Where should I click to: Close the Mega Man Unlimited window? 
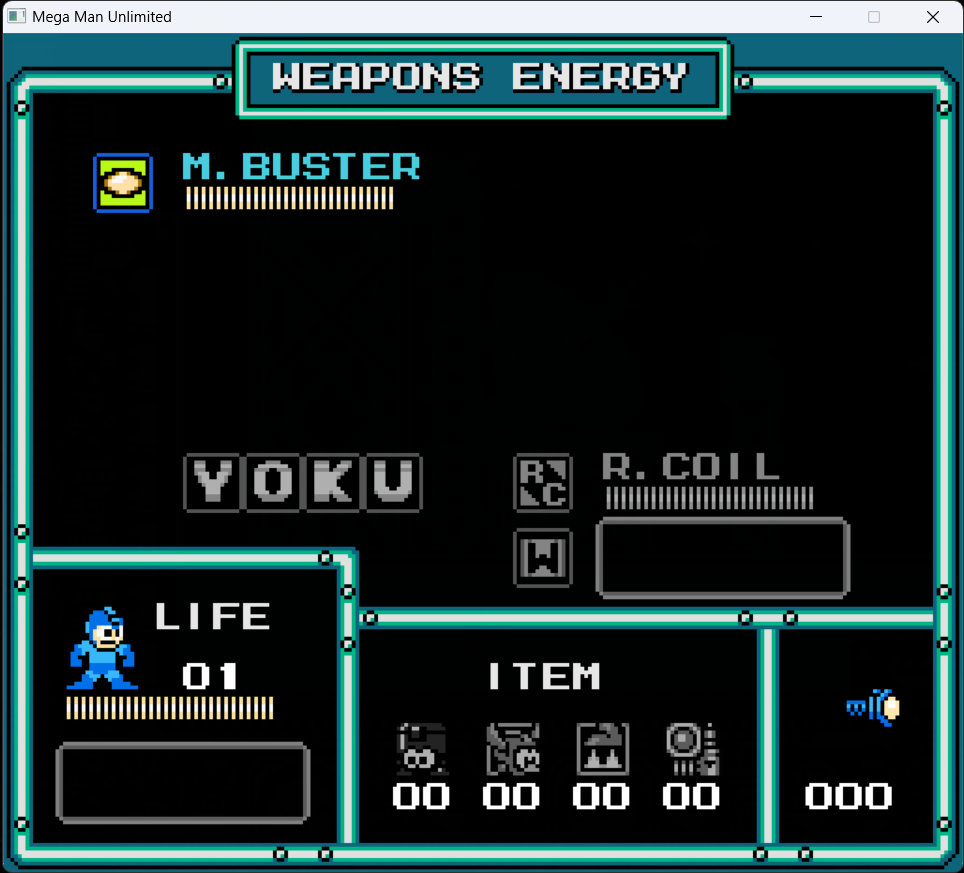coord(932,17)
